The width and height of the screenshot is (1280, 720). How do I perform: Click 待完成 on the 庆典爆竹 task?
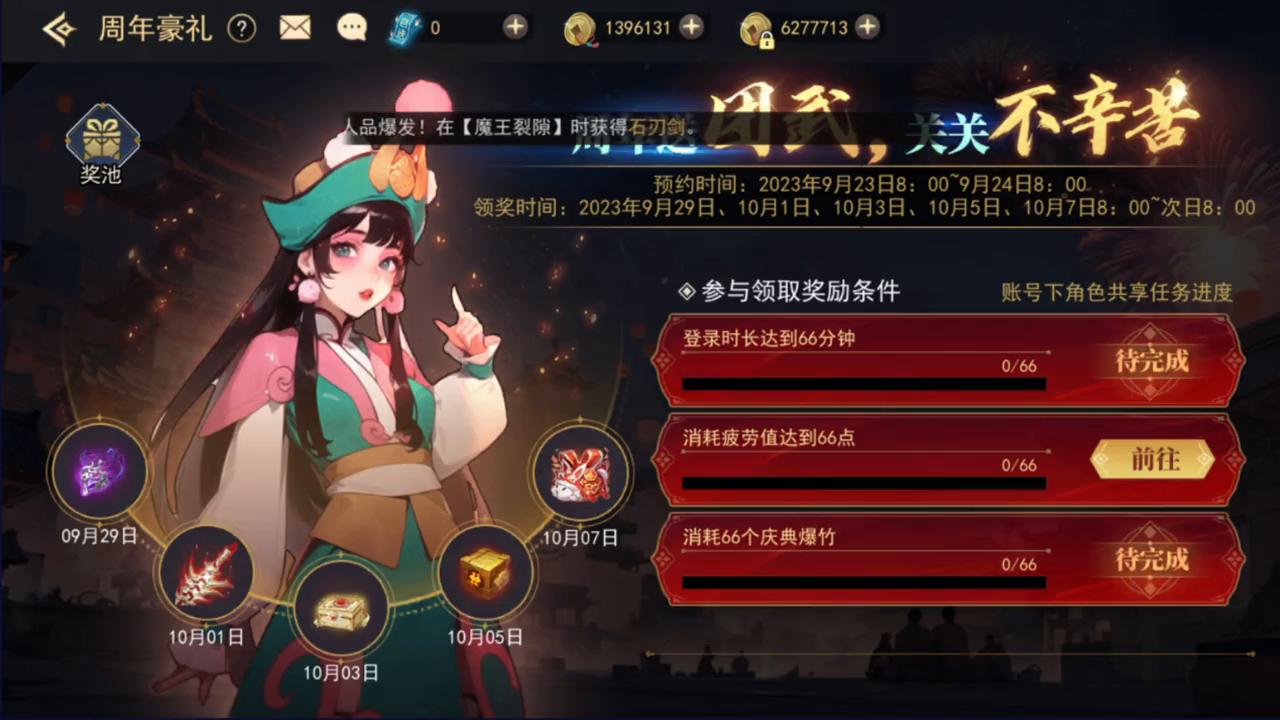(1152, 561)
